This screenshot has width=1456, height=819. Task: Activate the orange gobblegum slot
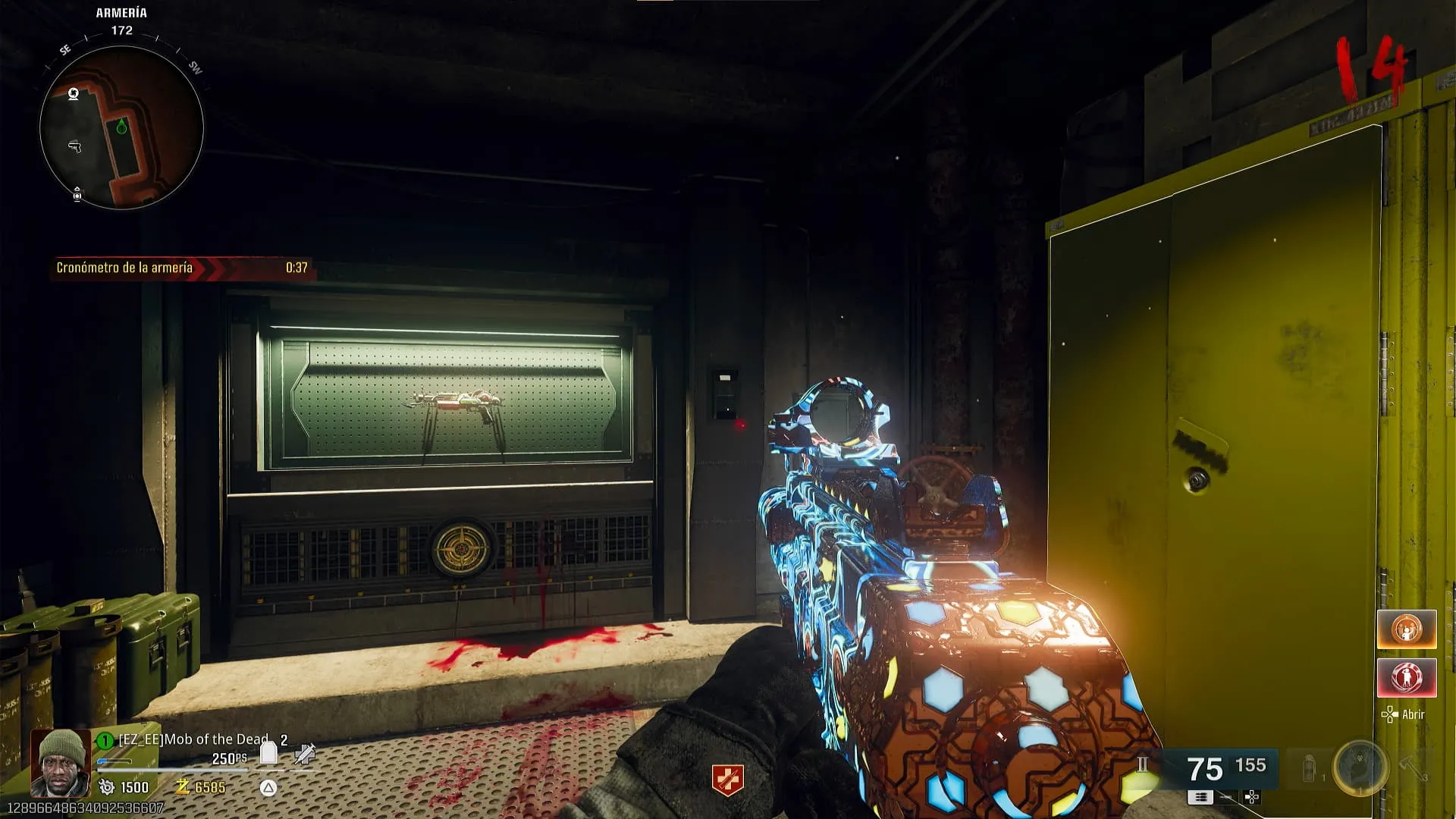tap(1407, 629)
